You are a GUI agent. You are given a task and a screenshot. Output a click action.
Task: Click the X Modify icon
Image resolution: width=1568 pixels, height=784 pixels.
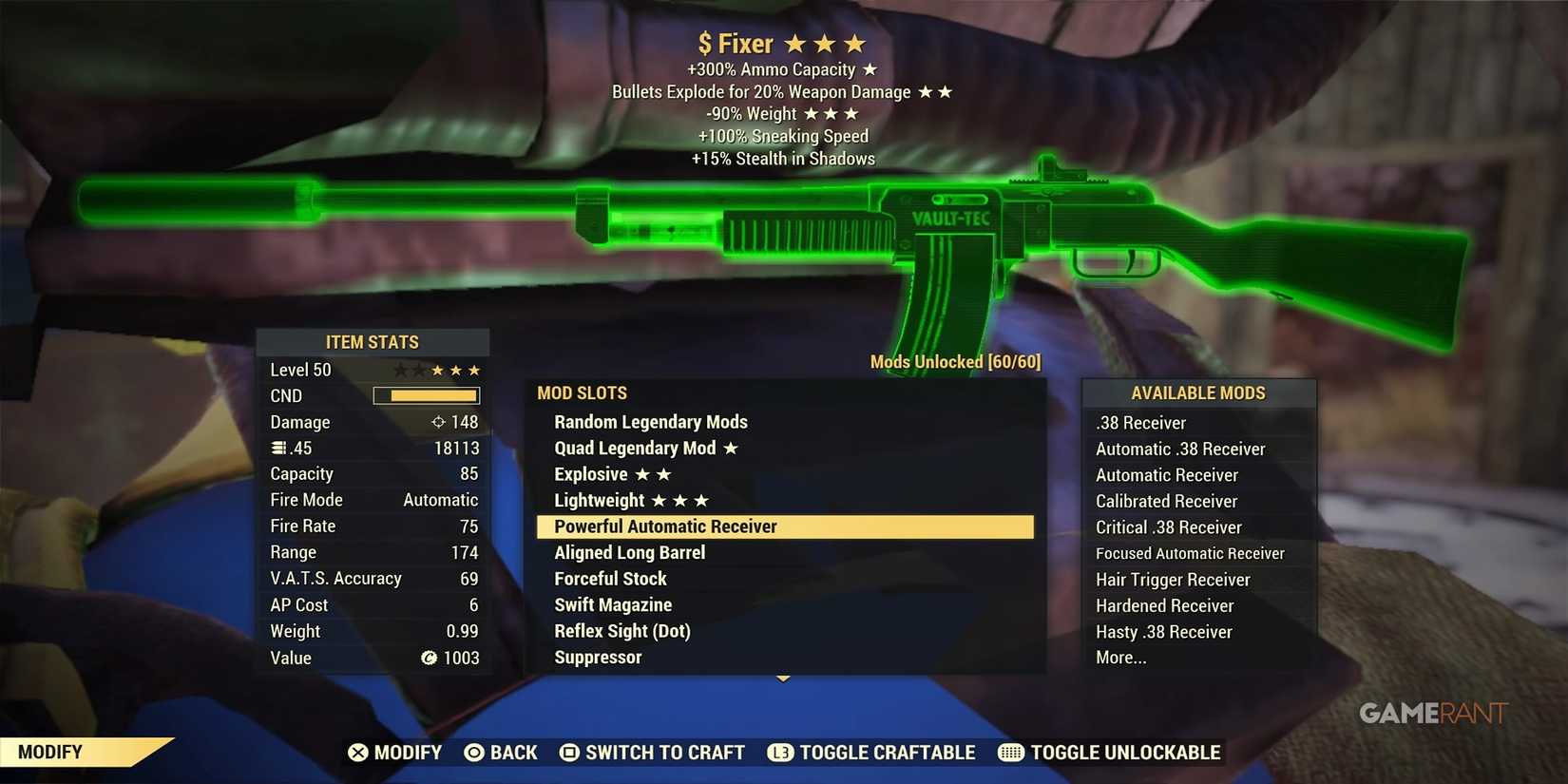[359, 752]
